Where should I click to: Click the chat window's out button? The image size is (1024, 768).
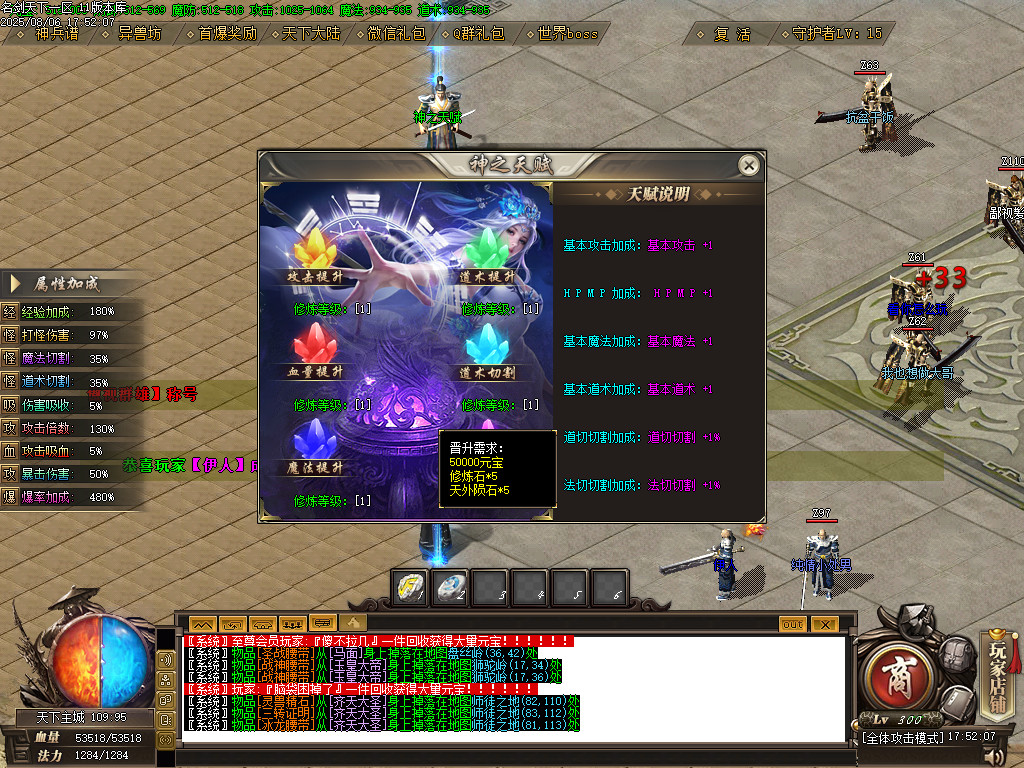pyautogui.click(x=793, y=623)
